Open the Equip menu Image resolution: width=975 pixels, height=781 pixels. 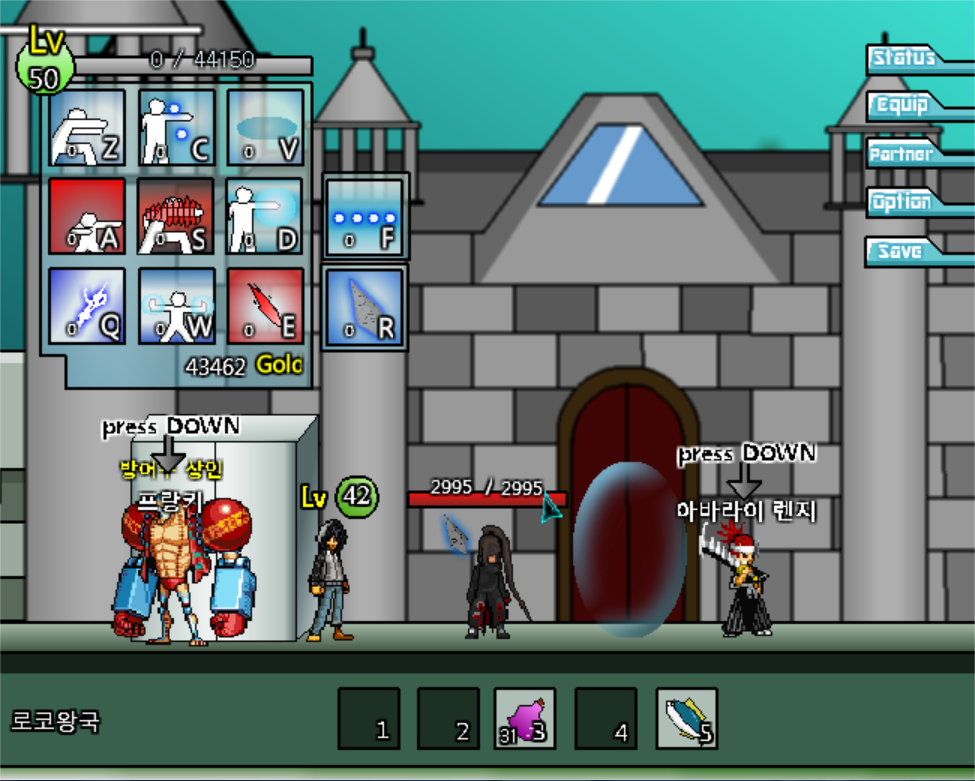905,106
